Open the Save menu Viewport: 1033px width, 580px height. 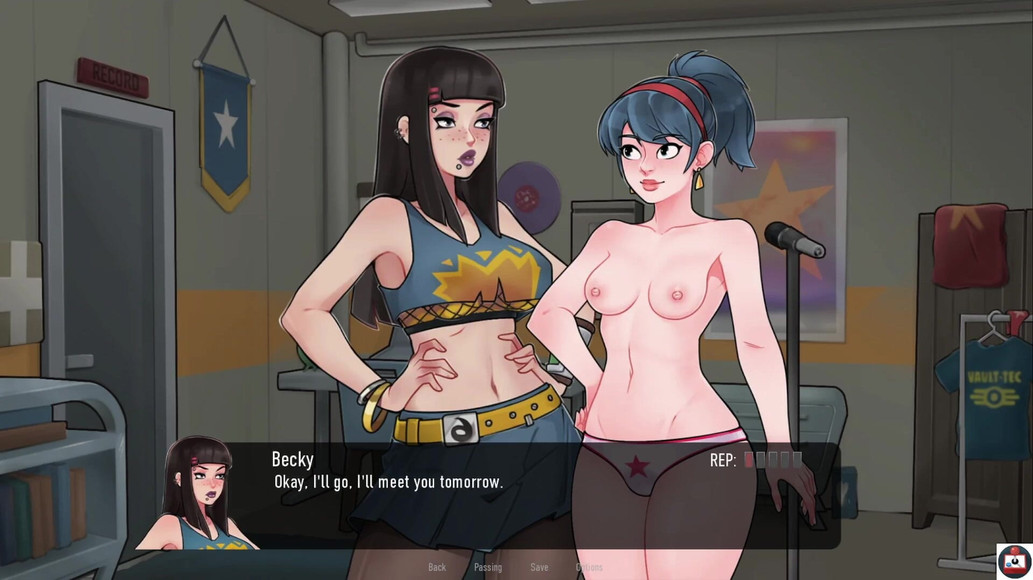coord(539,567)
